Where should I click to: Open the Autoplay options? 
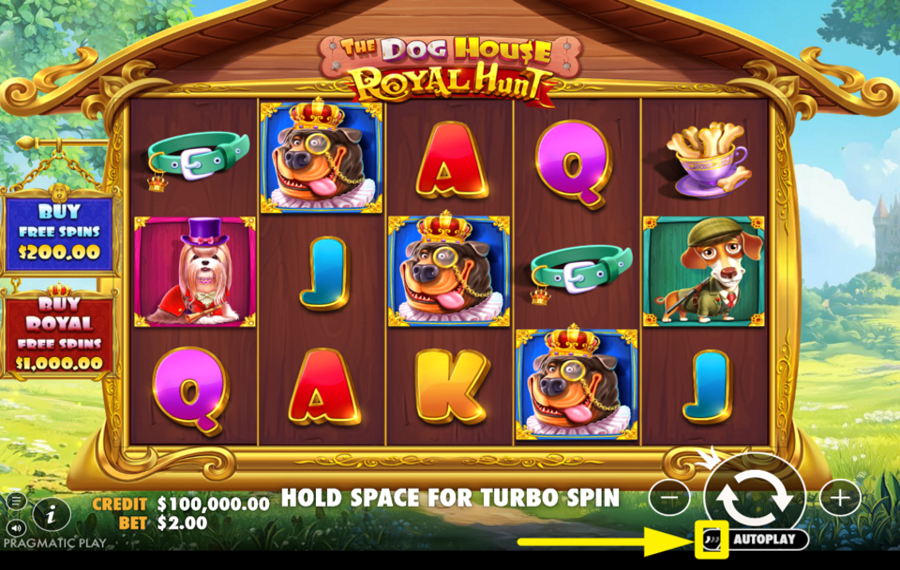[768, 540]
